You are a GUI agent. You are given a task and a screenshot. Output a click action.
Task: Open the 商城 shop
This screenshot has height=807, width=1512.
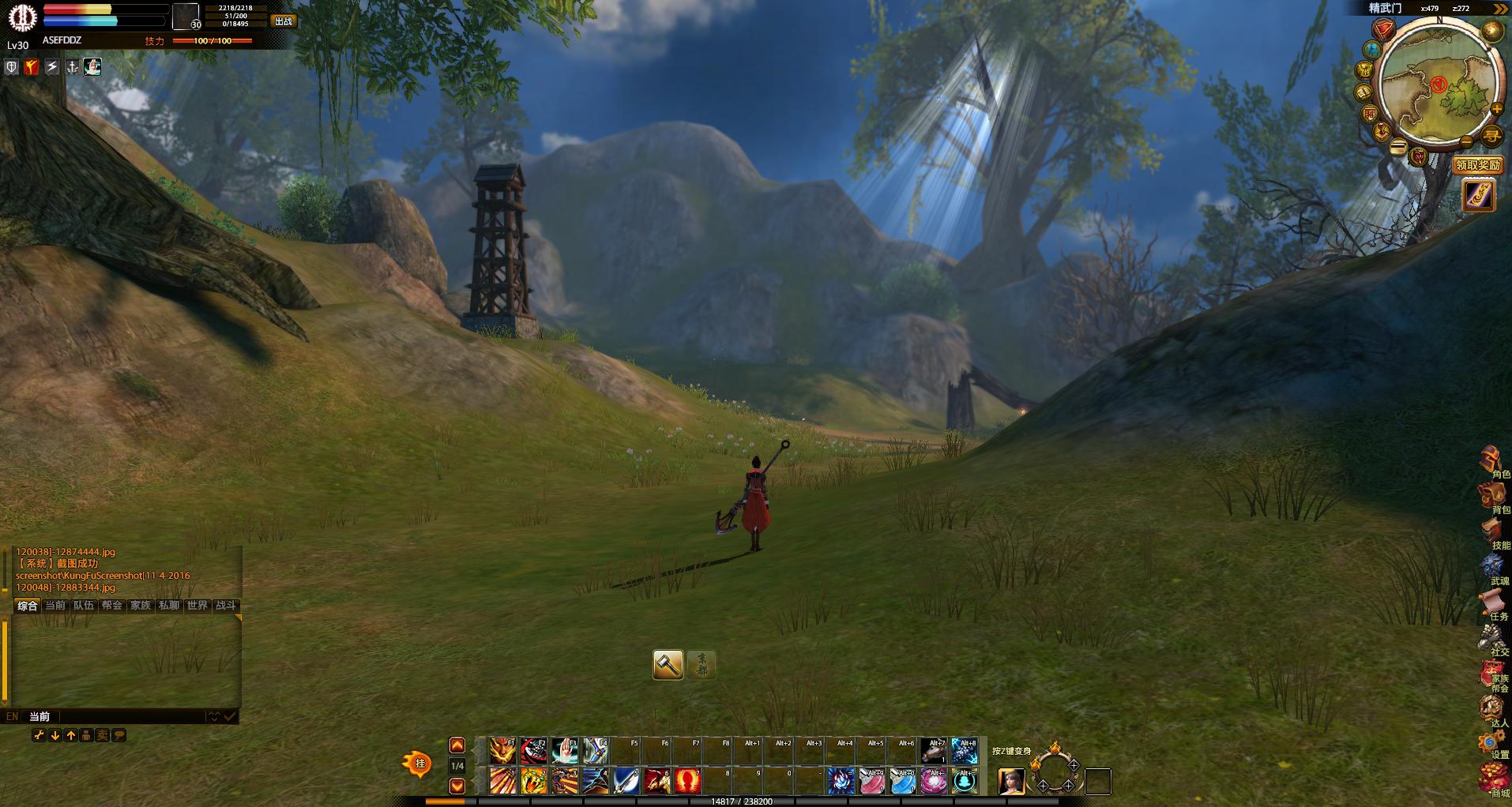tap(1492, 780)
